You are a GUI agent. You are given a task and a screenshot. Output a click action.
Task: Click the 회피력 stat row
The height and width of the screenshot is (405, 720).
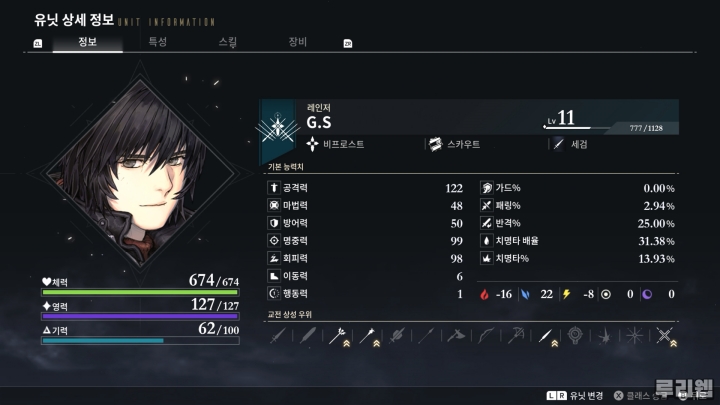(x=367, y=258)
